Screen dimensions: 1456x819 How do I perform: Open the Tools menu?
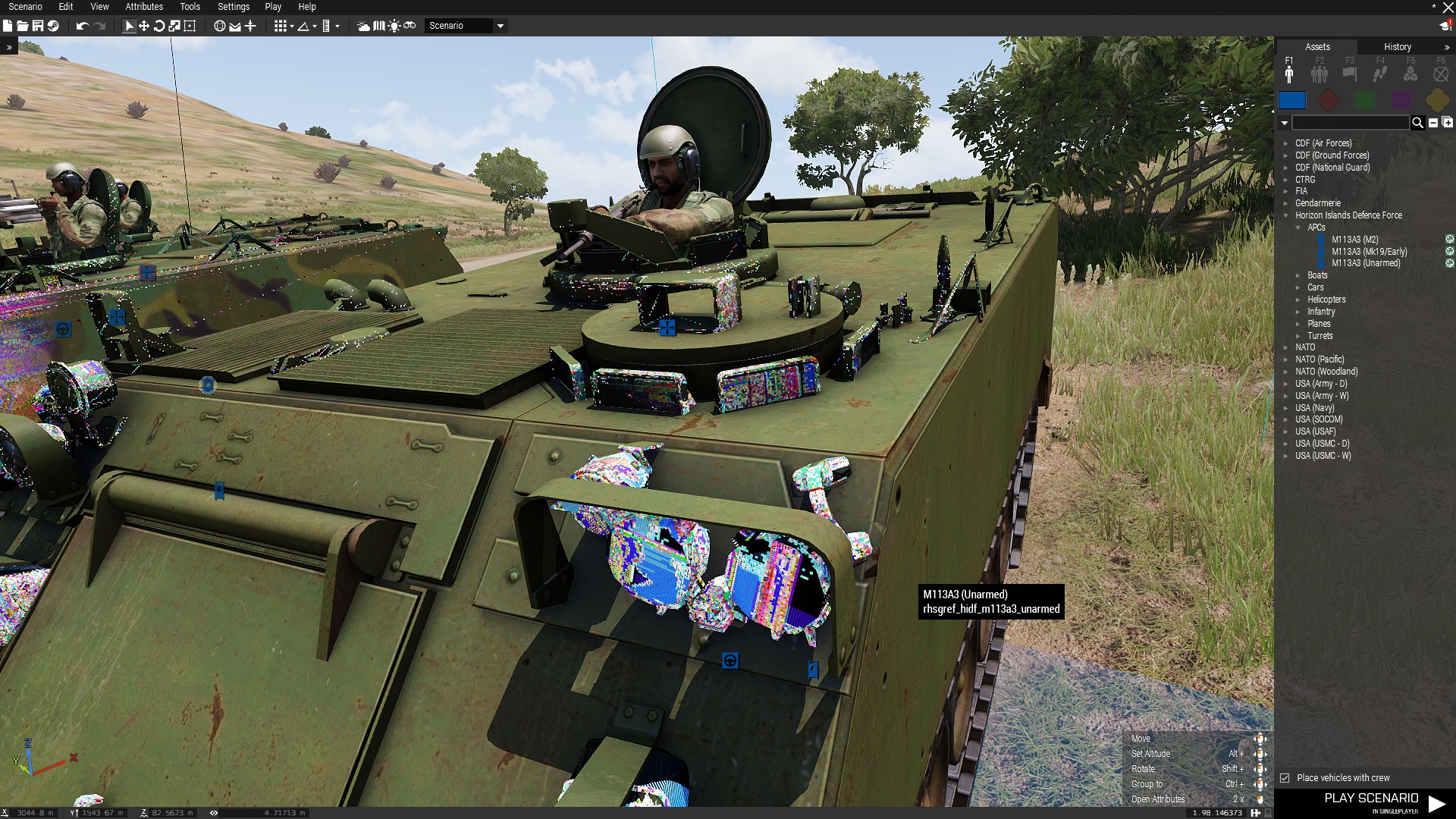pos(190,7)
